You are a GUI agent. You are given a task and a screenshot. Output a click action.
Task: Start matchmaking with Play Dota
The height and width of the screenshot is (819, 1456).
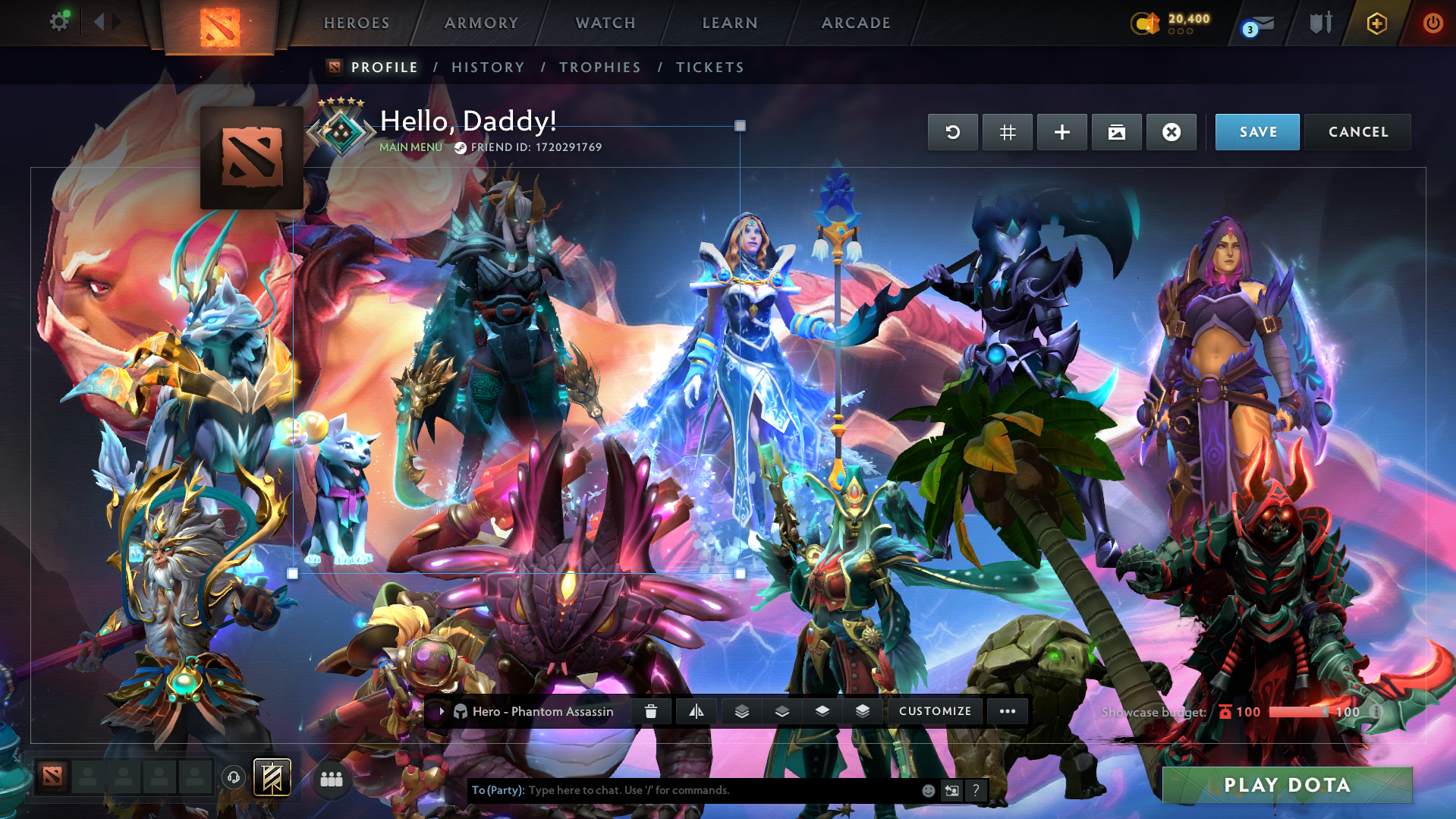click(1287, 785)
